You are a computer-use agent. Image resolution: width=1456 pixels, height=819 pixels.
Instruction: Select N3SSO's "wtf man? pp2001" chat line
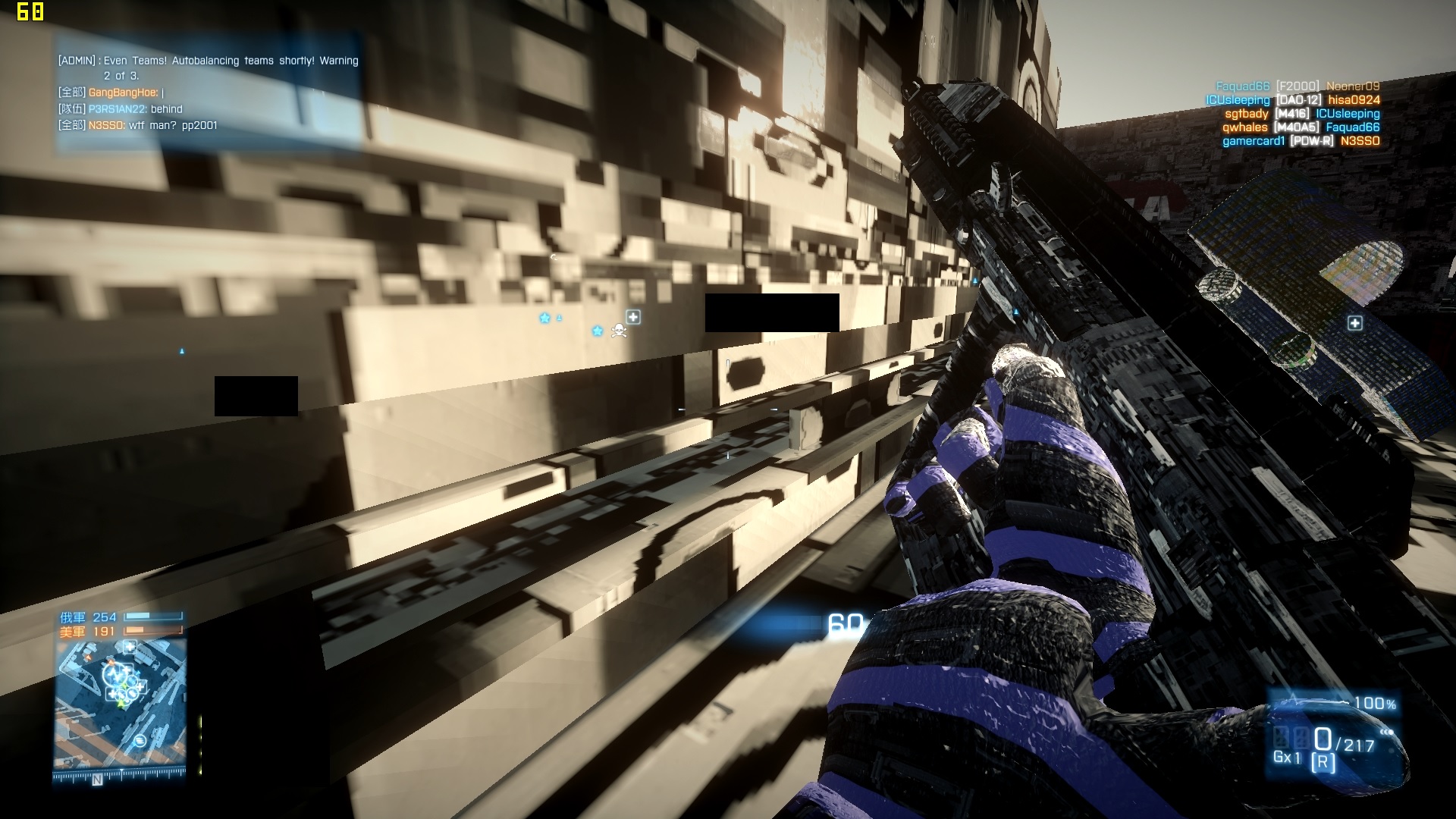tap(138, 126)
